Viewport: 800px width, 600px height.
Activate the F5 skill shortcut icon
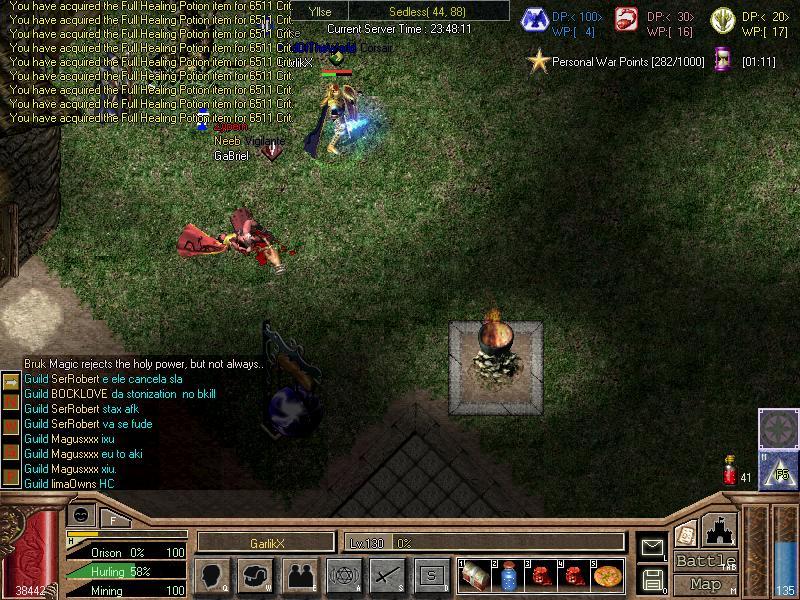[779, 470]
